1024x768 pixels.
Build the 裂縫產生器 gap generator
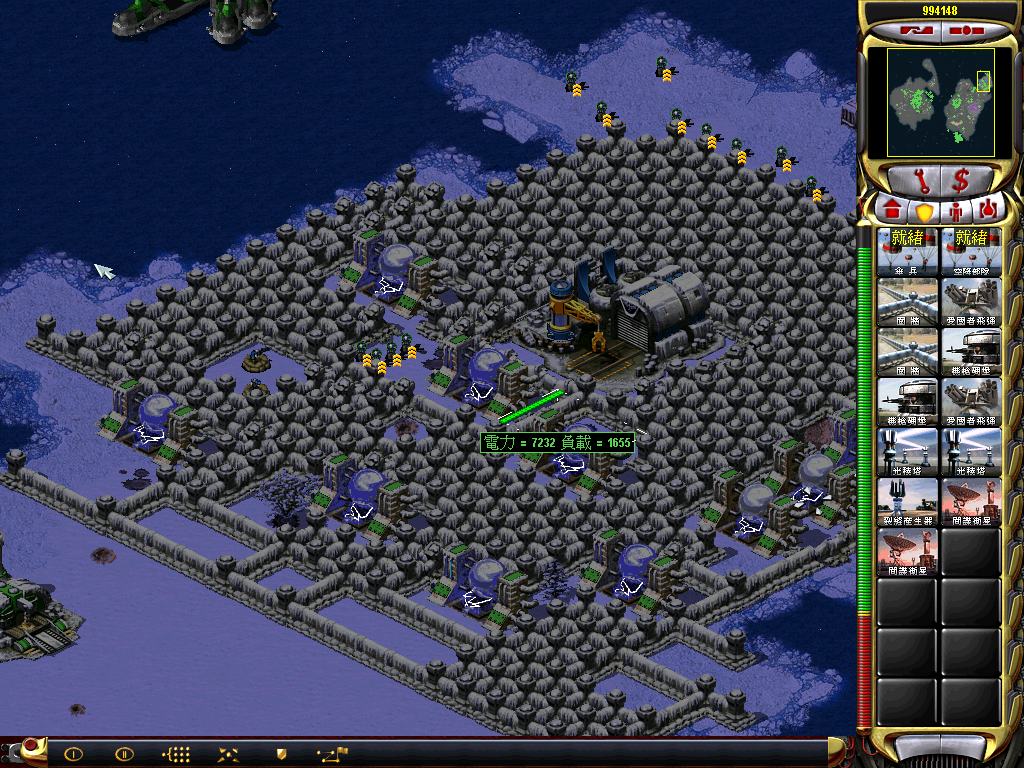(908, 501)
